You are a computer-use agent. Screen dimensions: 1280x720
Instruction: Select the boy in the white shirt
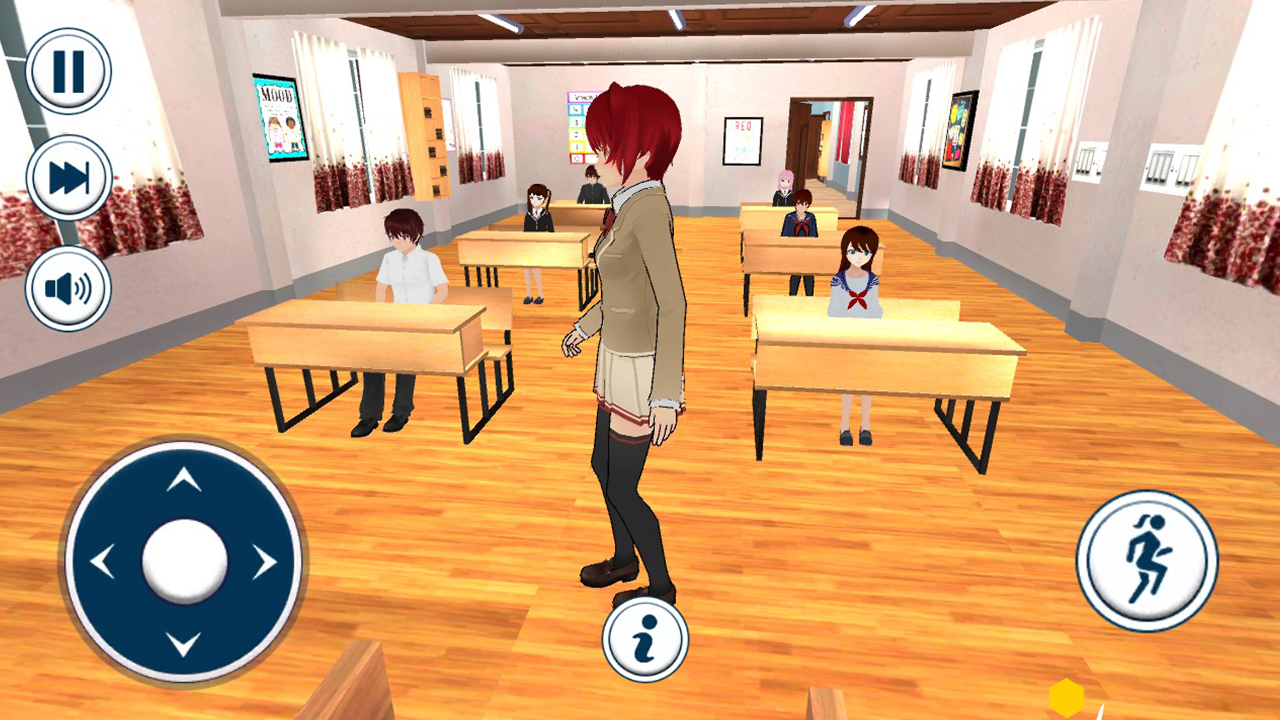(412, 270)
